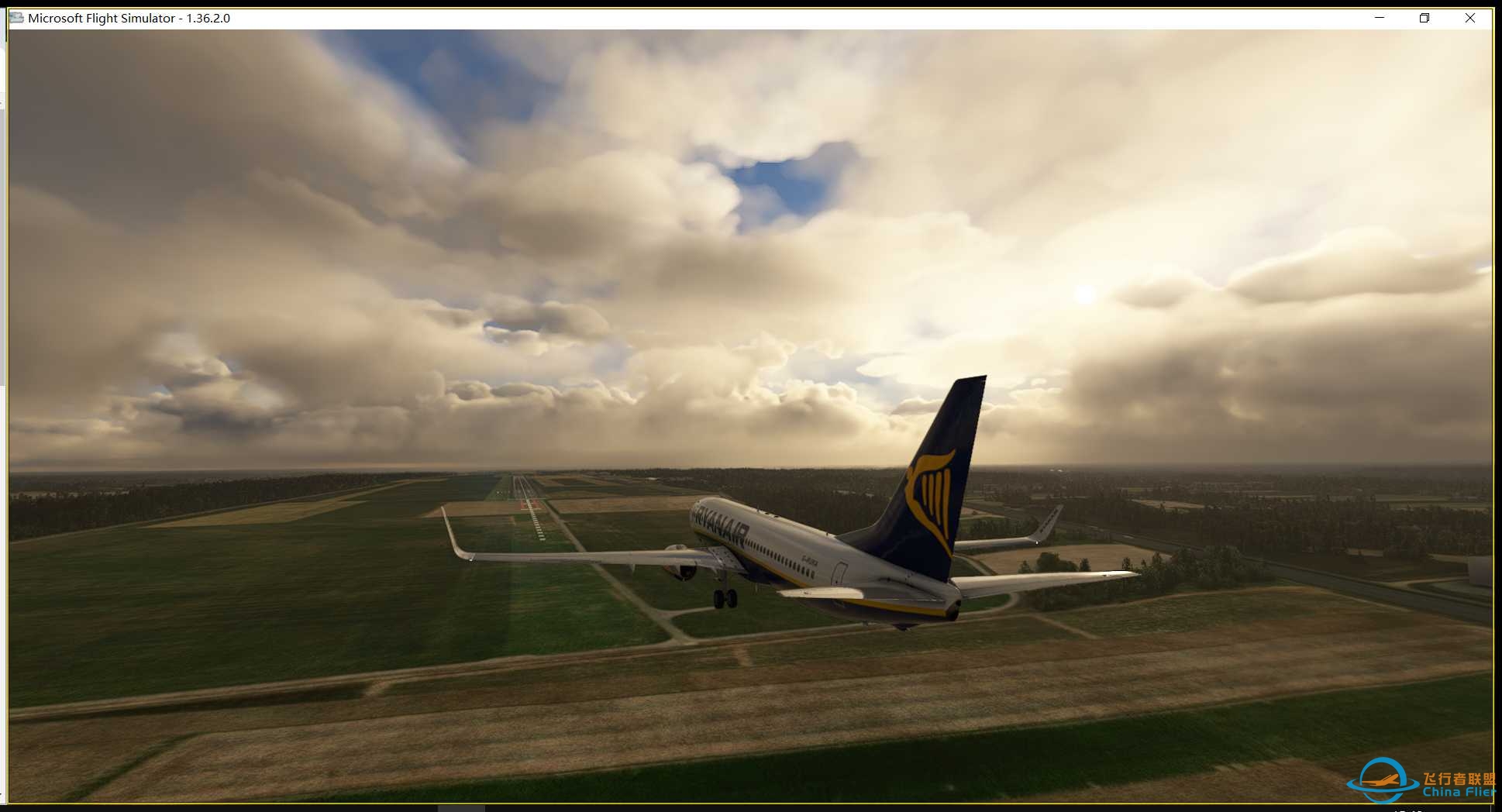1502x812 pixels.
Task: Close the Microsoft Flight Simulator window
Action: 1469,18
